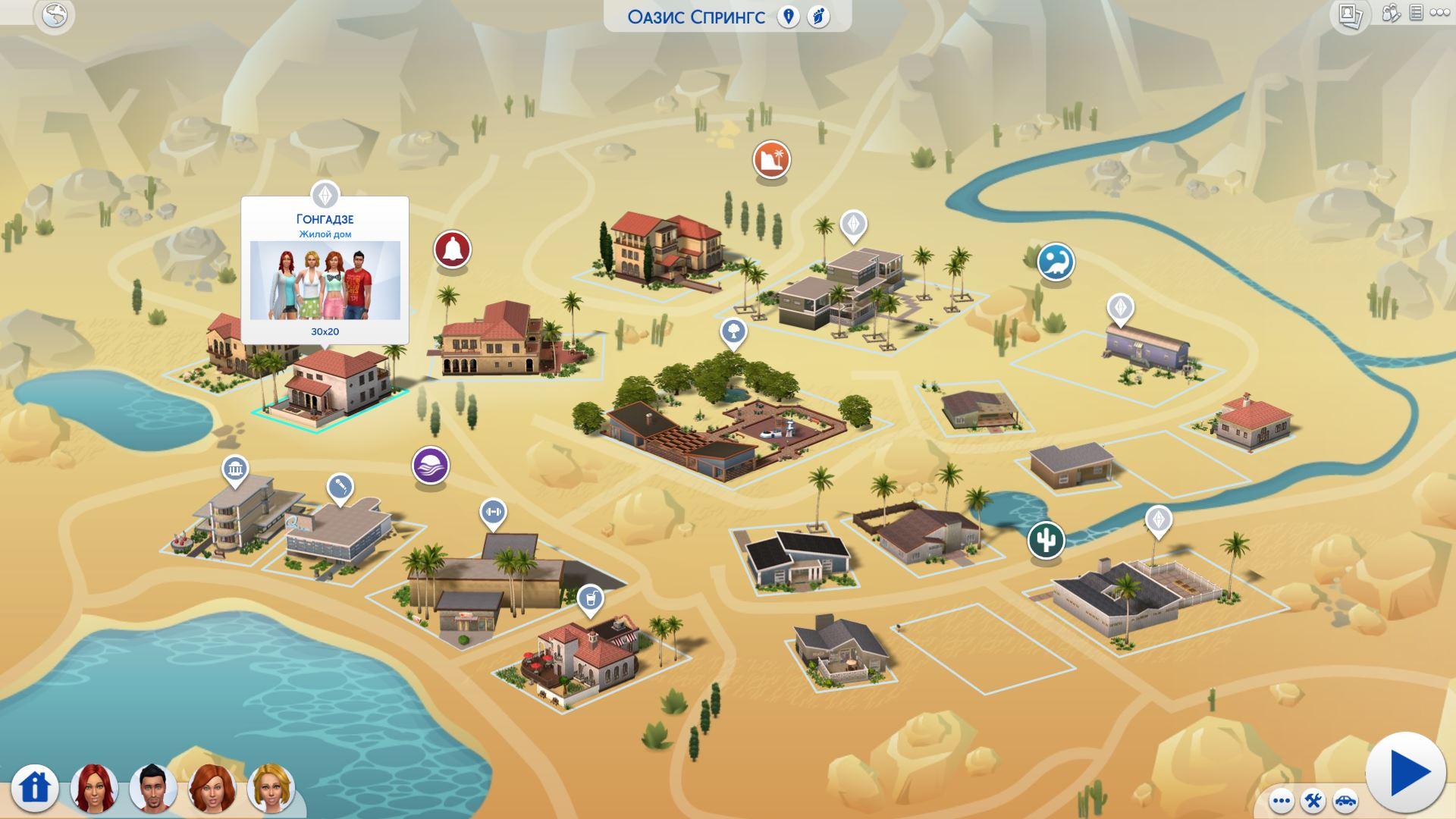Start playing with the blue play button
Screen dimensions: 1456x819
click(1407, 773)
